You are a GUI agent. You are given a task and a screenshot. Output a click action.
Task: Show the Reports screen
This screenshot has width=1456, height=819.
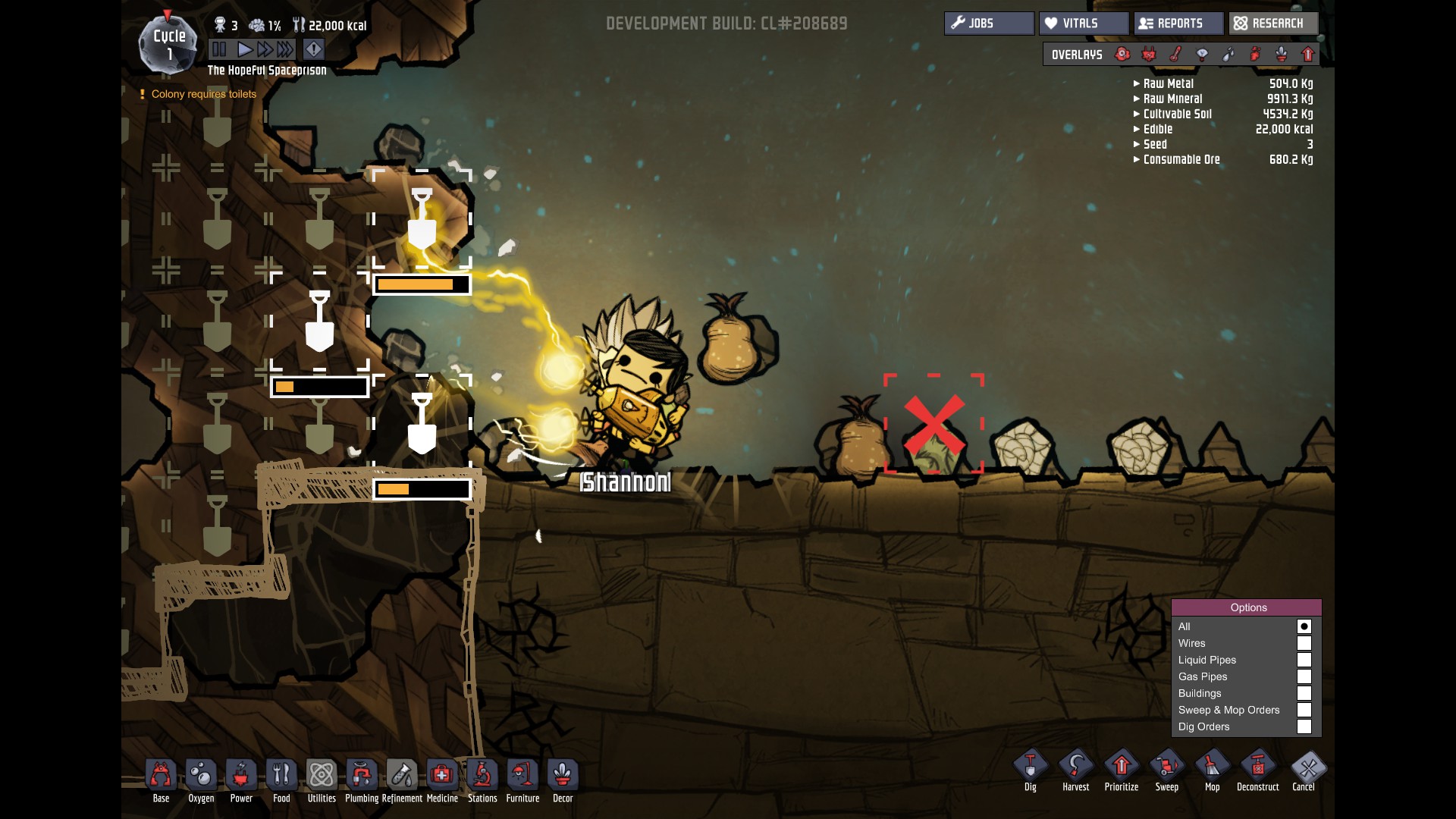pos(1178,24)
